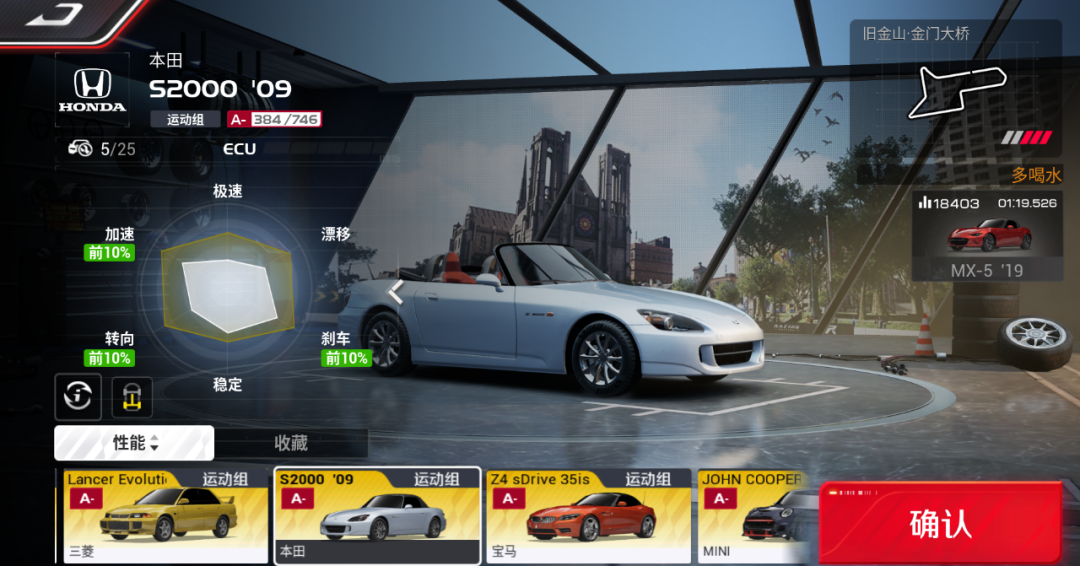Open the 性能 sort dropdown

tap(135, 443)
